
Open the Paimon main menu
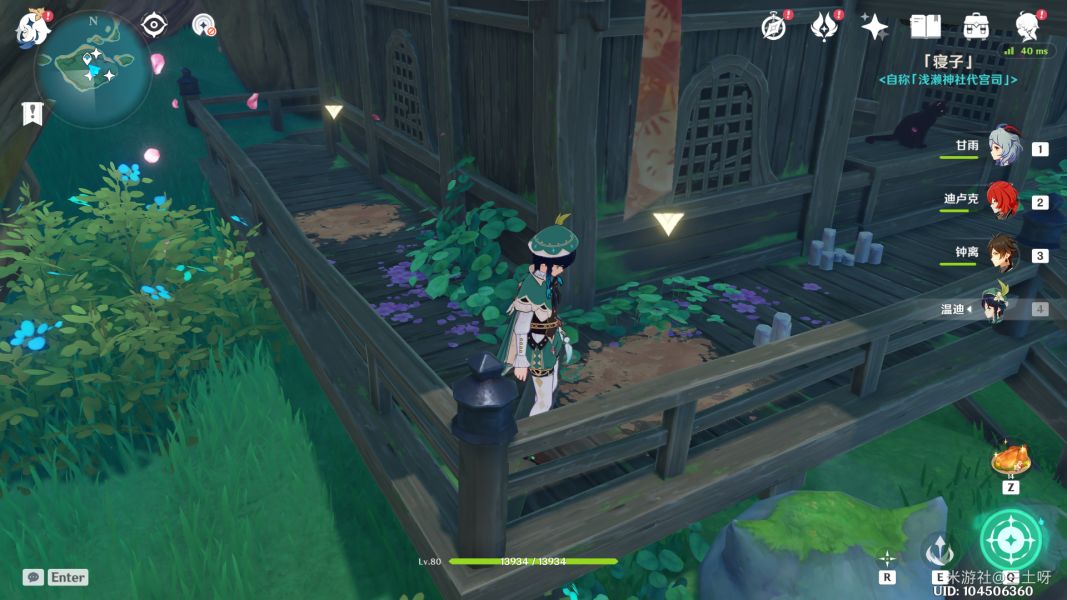click(x=32, y=28)
